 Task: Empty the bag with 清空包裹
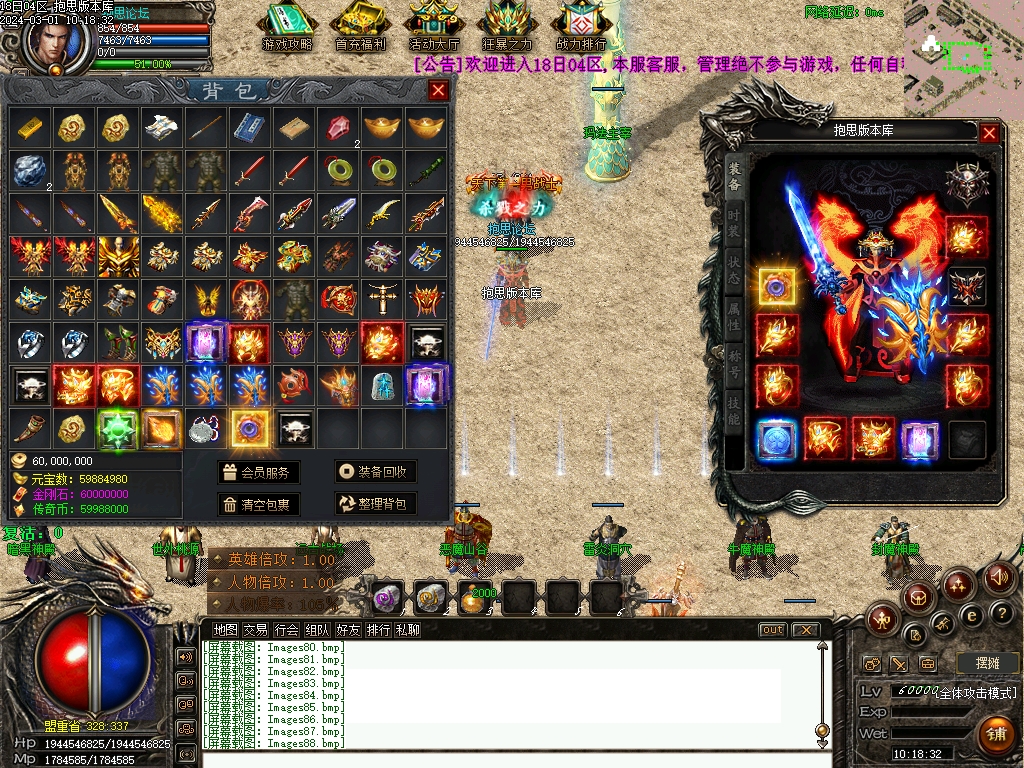258,504
